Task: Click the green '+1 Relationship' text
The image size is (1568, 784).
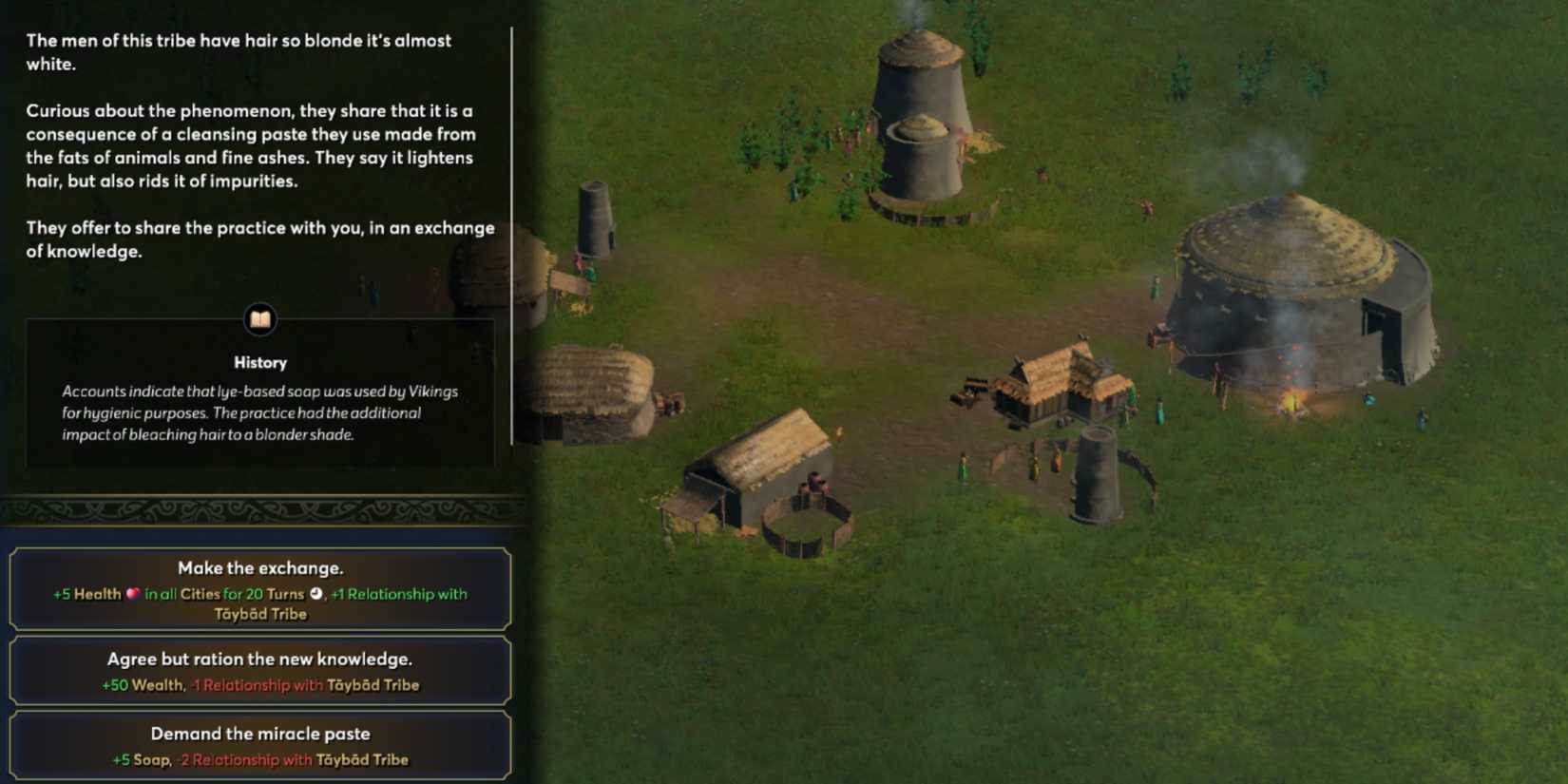Action: pyautogui.click(x=392, y=594)
